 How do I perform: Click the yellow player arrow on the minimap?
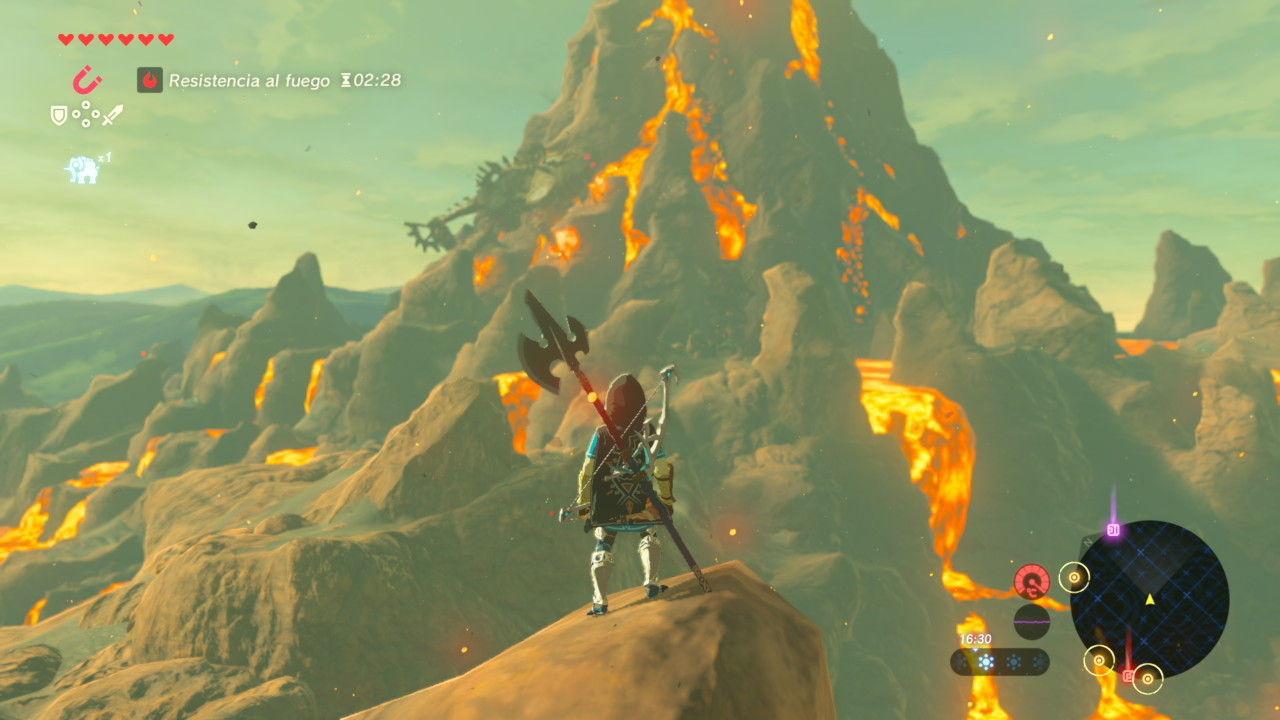point(1150,600)
